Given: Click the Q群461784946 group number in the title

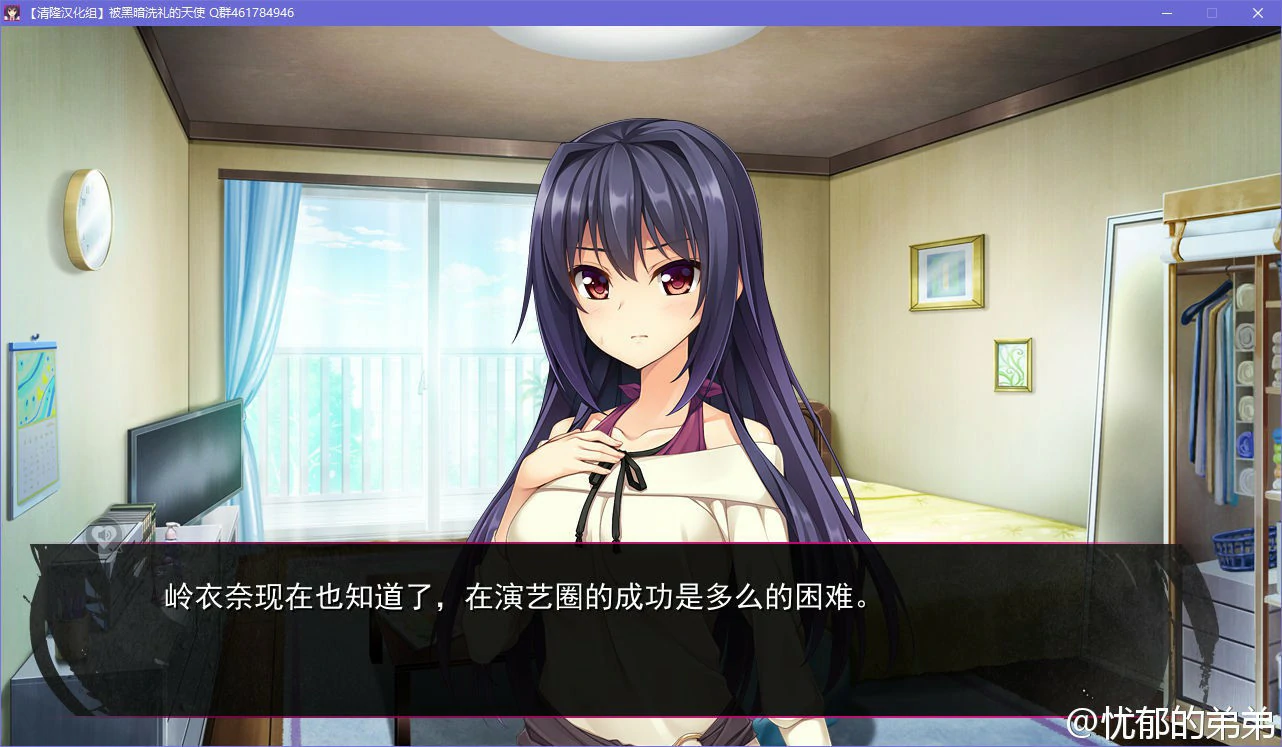Looking at the screenshot, I should click(252, 13).
